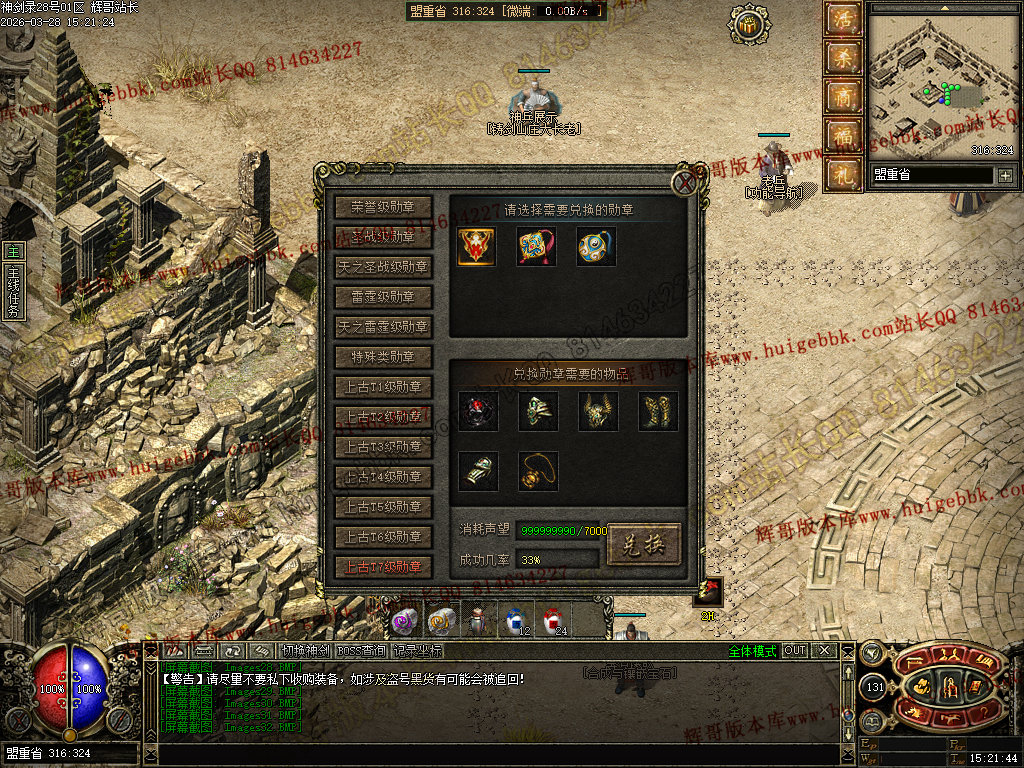The width and height of the screenshot is (1024, 768).
Task: Open the 活 activity side button
Action: 842,21
